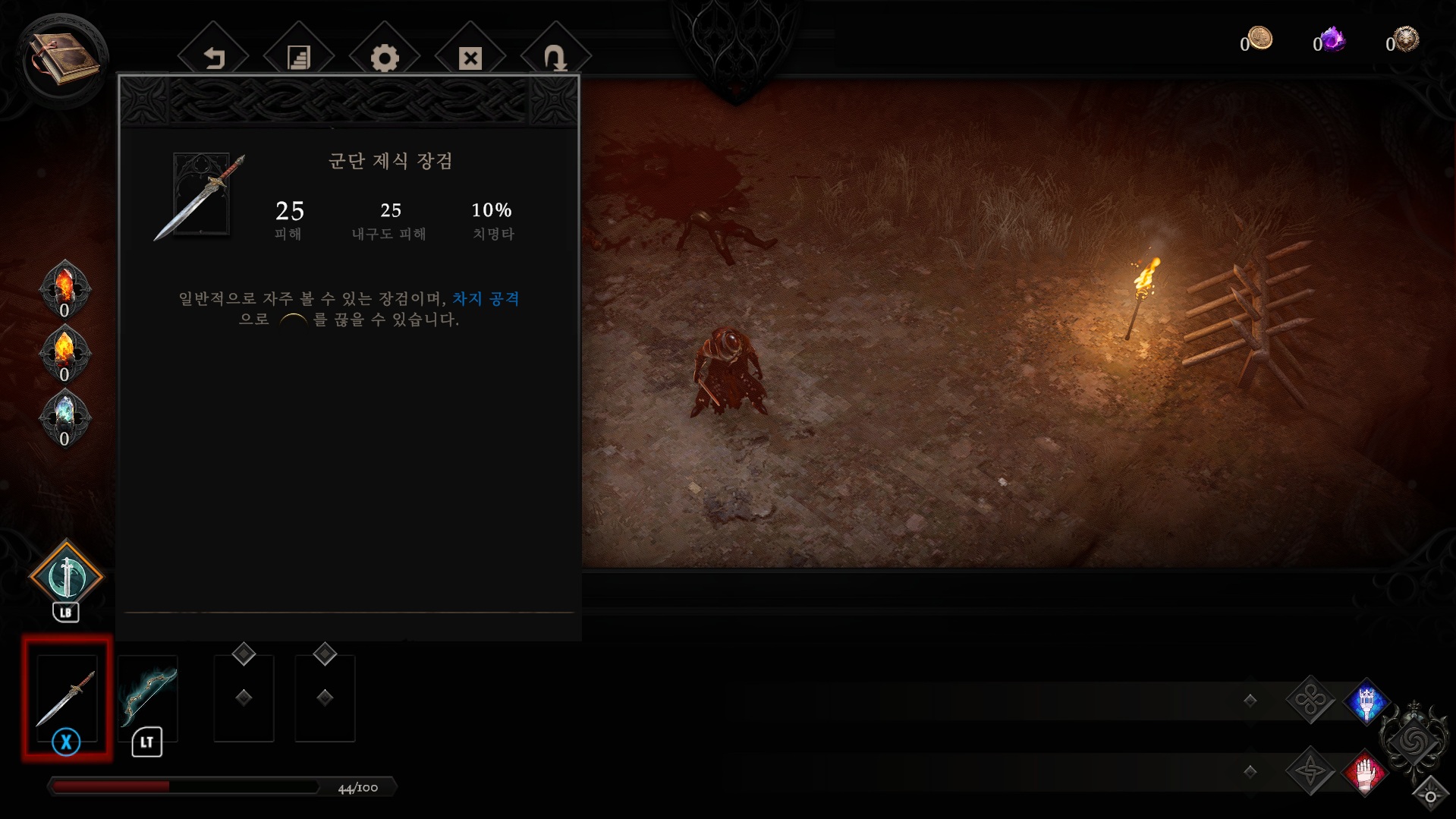
Task: Close the panel with the X button
Action: pyautogui.click(x=470, y=58)
